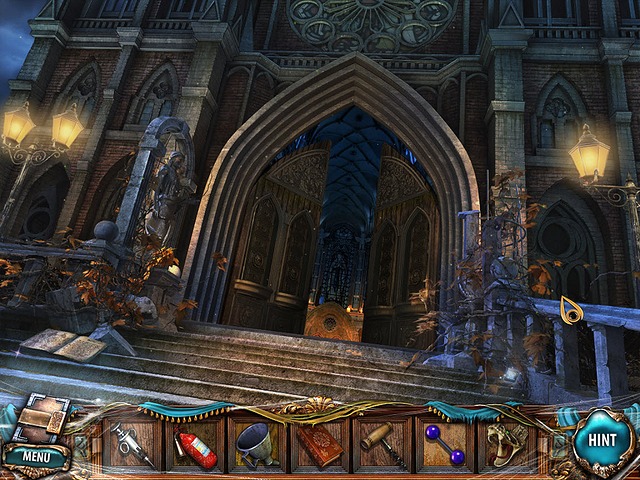Use the Hint button
This screenshot has width=640, height=480.
[x=603, y=441]
